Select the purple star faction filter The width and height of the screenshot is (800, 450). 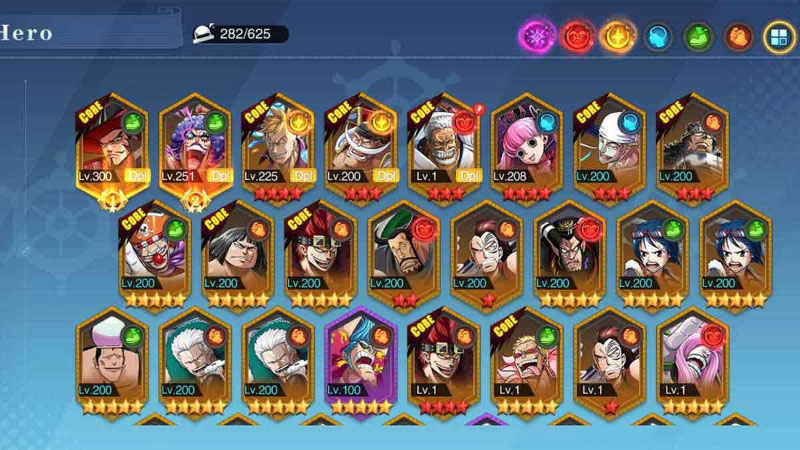pos(537,37)
